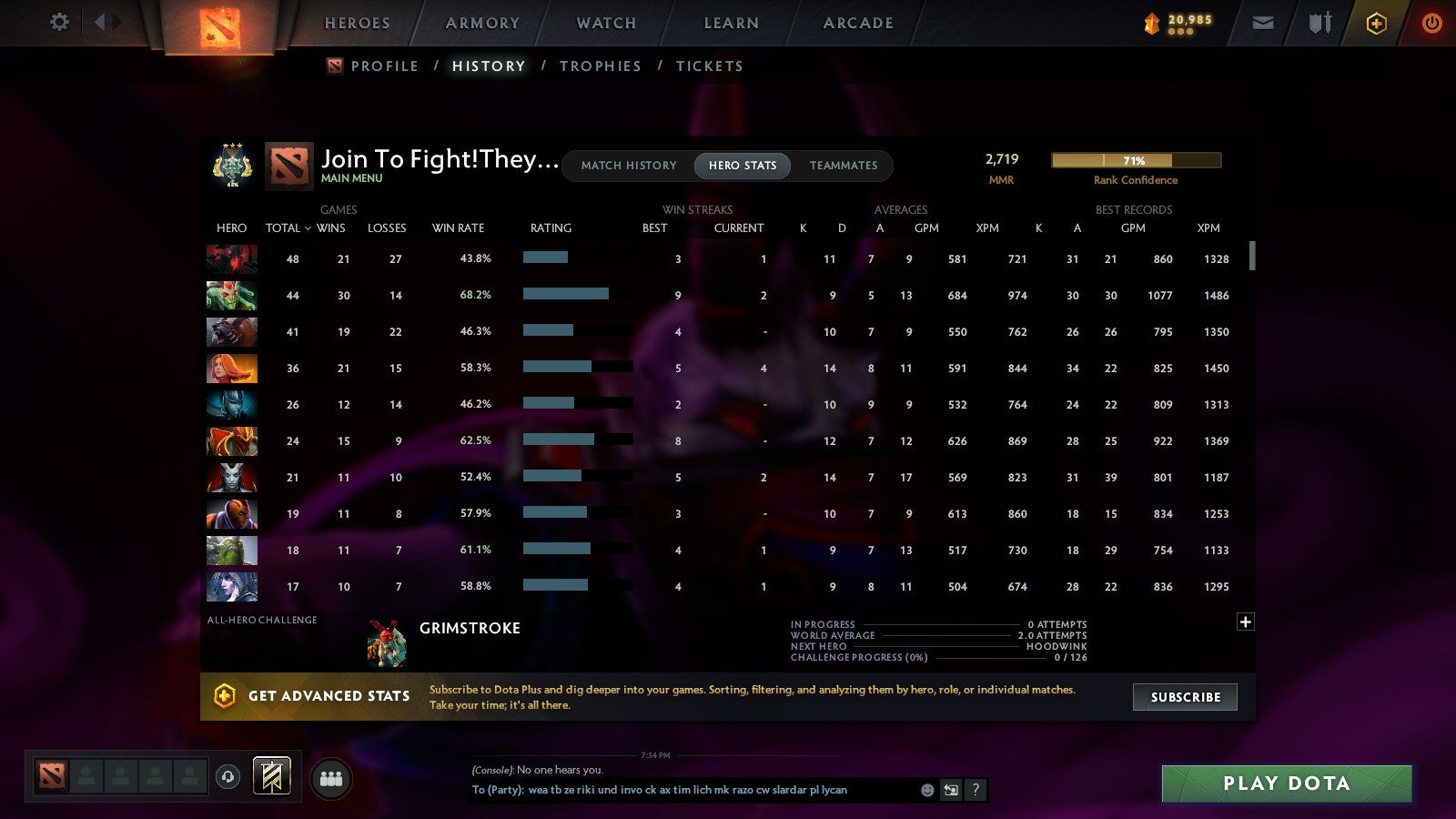The image size is (1456, 819).
Task: Switch to the Teammates tab
Action: 844,166
